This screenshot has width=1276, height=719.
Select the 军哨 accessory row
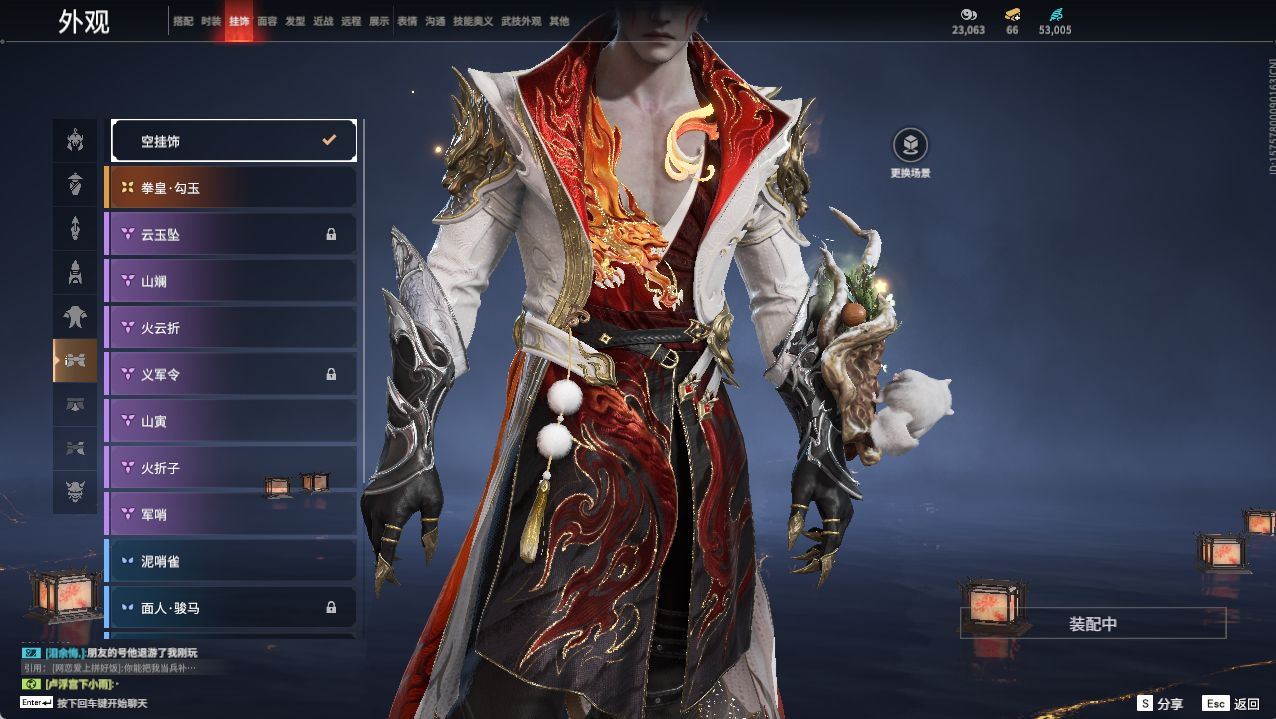coord(231,514)
